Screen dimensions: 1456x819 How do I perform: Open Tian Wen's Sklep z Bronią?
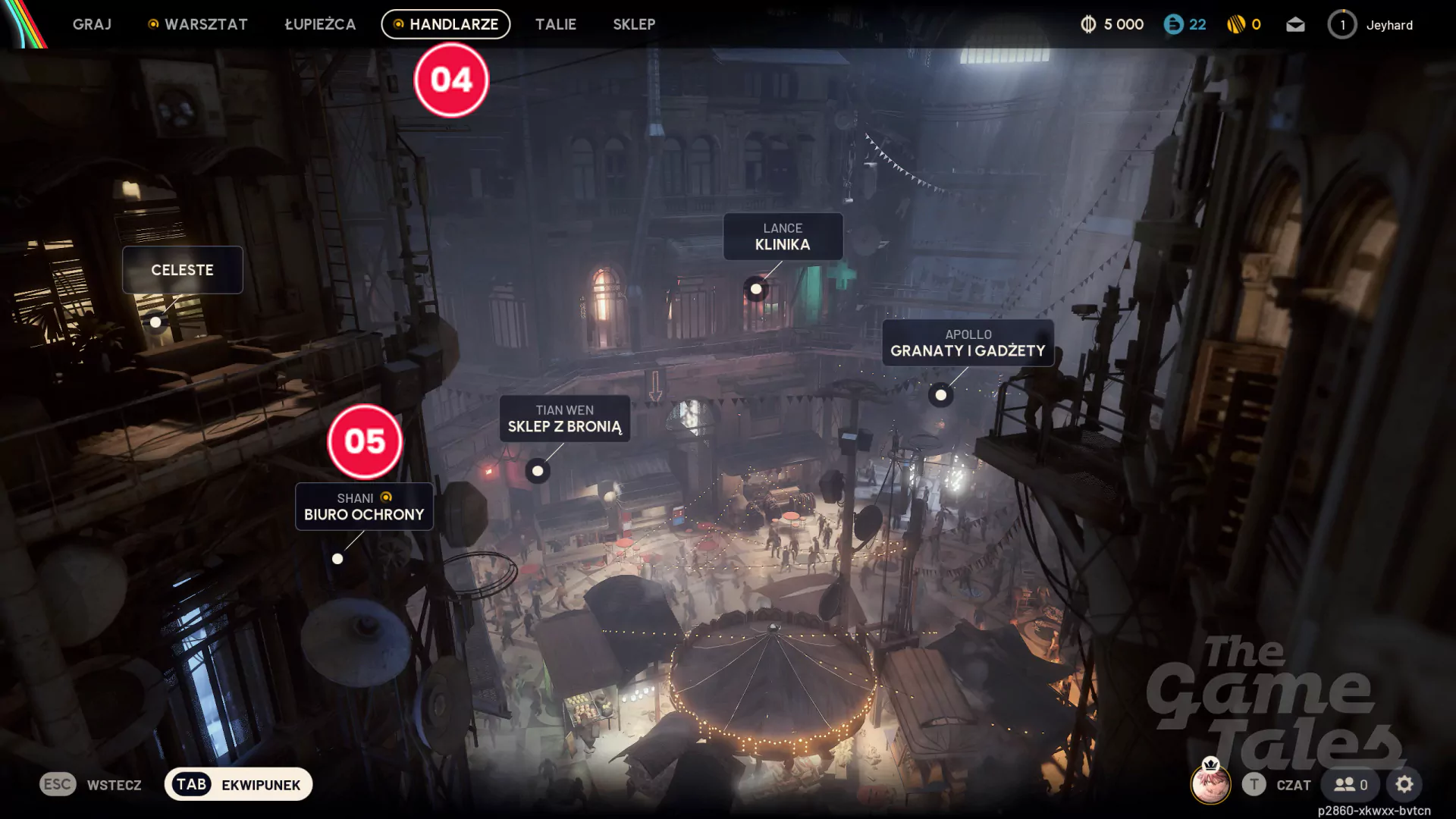pos(564,419)
